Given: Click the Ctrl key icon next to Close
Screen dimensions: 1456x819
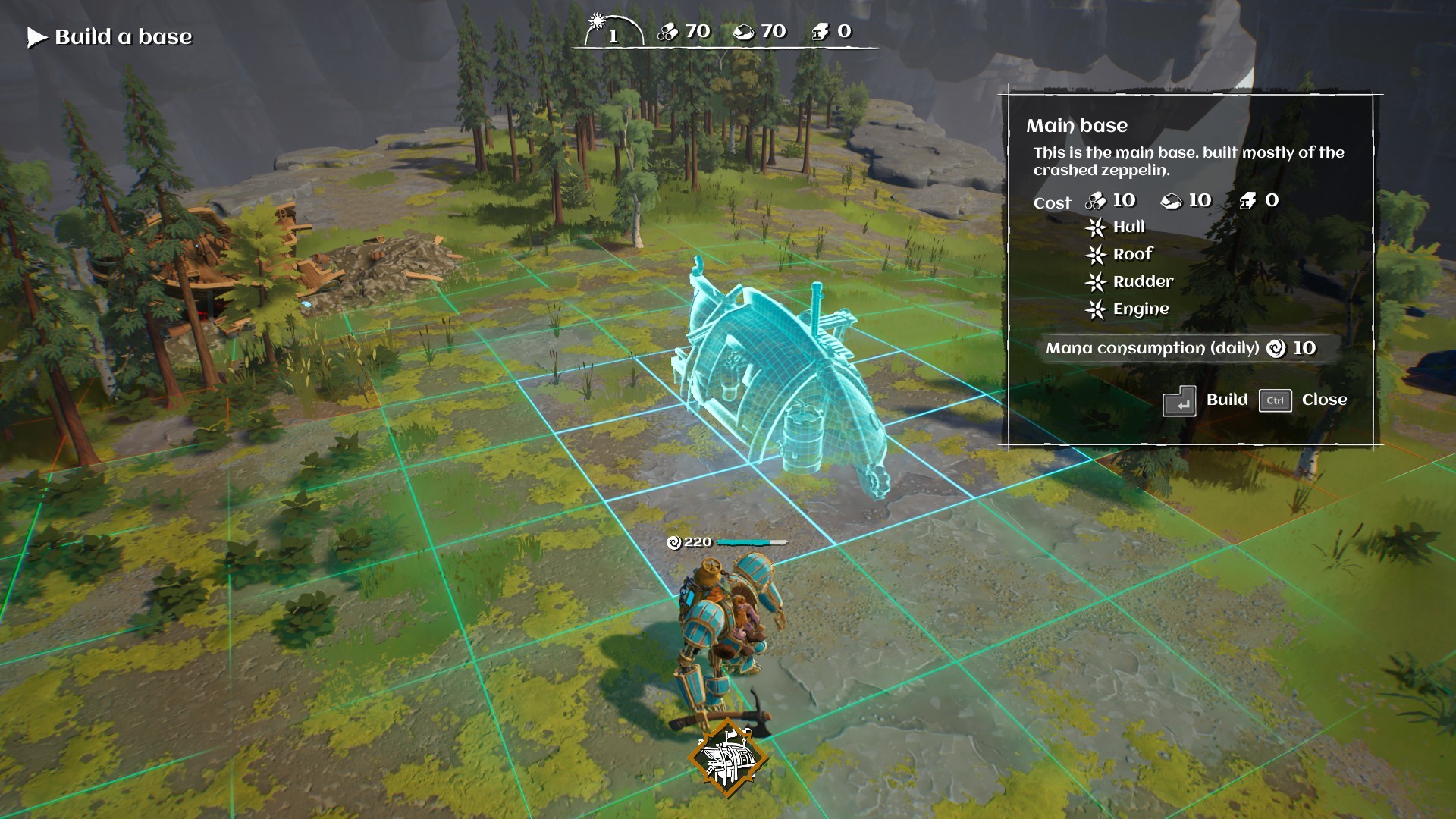Looking at the screenshot, I should point(1275,400).
